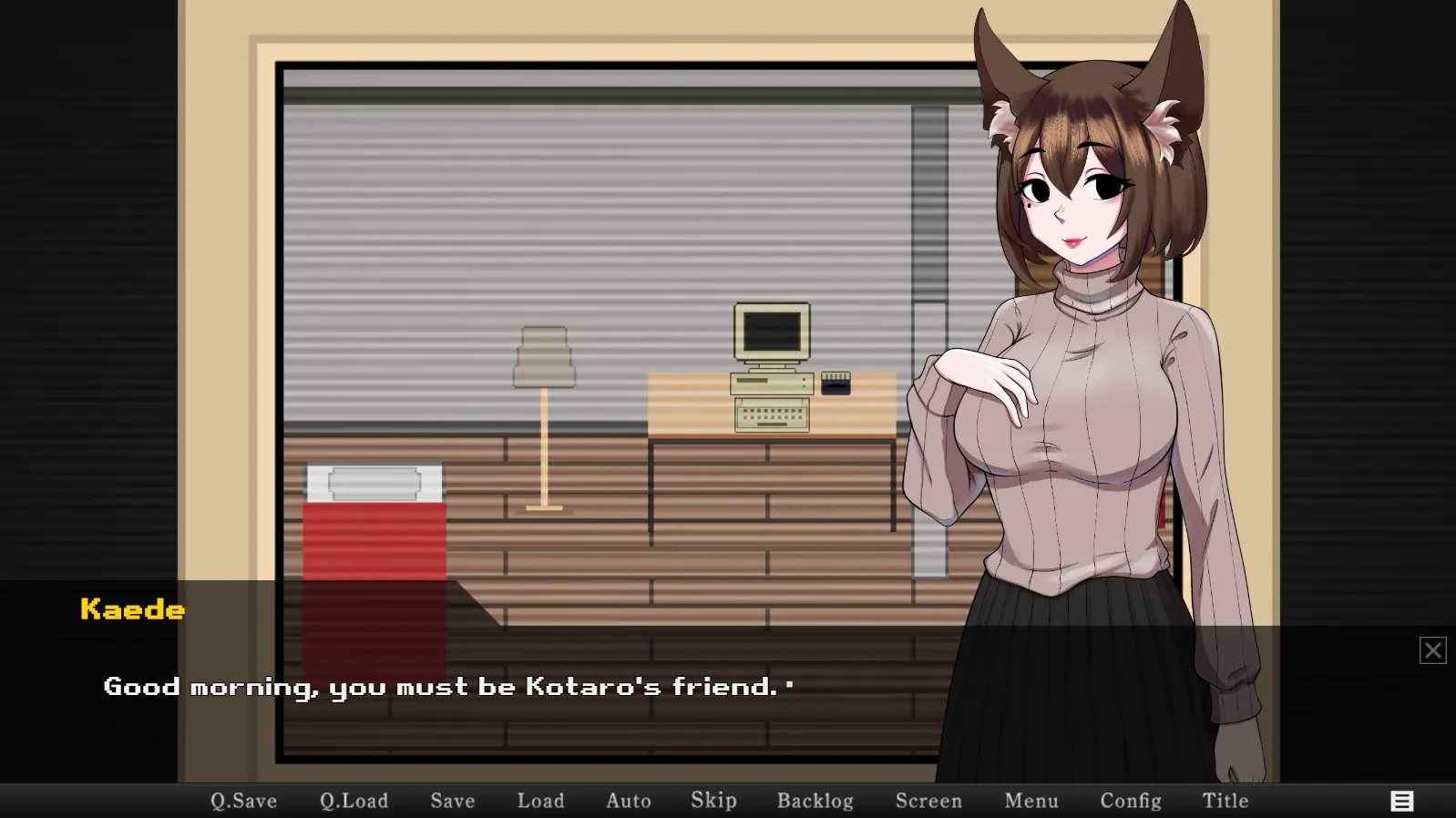Hide the dialogue box with X
1456x818 pixels.
click(1432, 650)
